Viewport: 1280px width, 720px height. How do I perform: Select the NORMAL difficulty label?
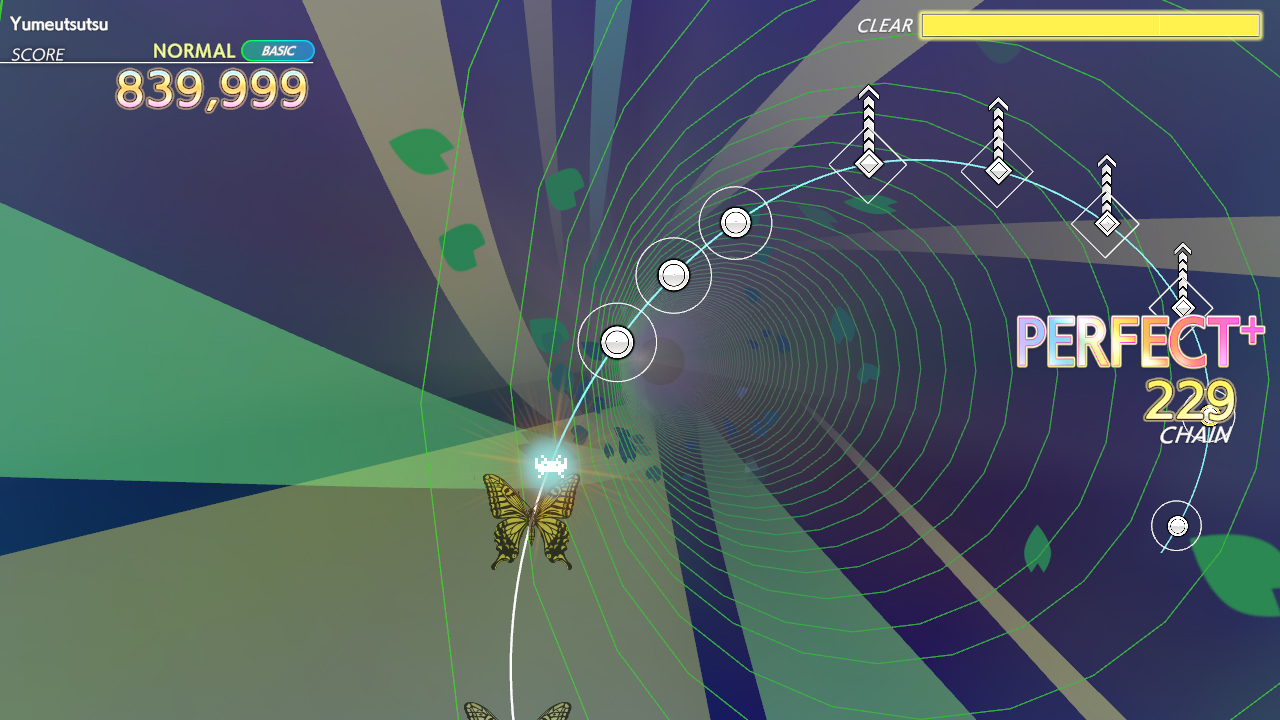[x=192, y=49]
